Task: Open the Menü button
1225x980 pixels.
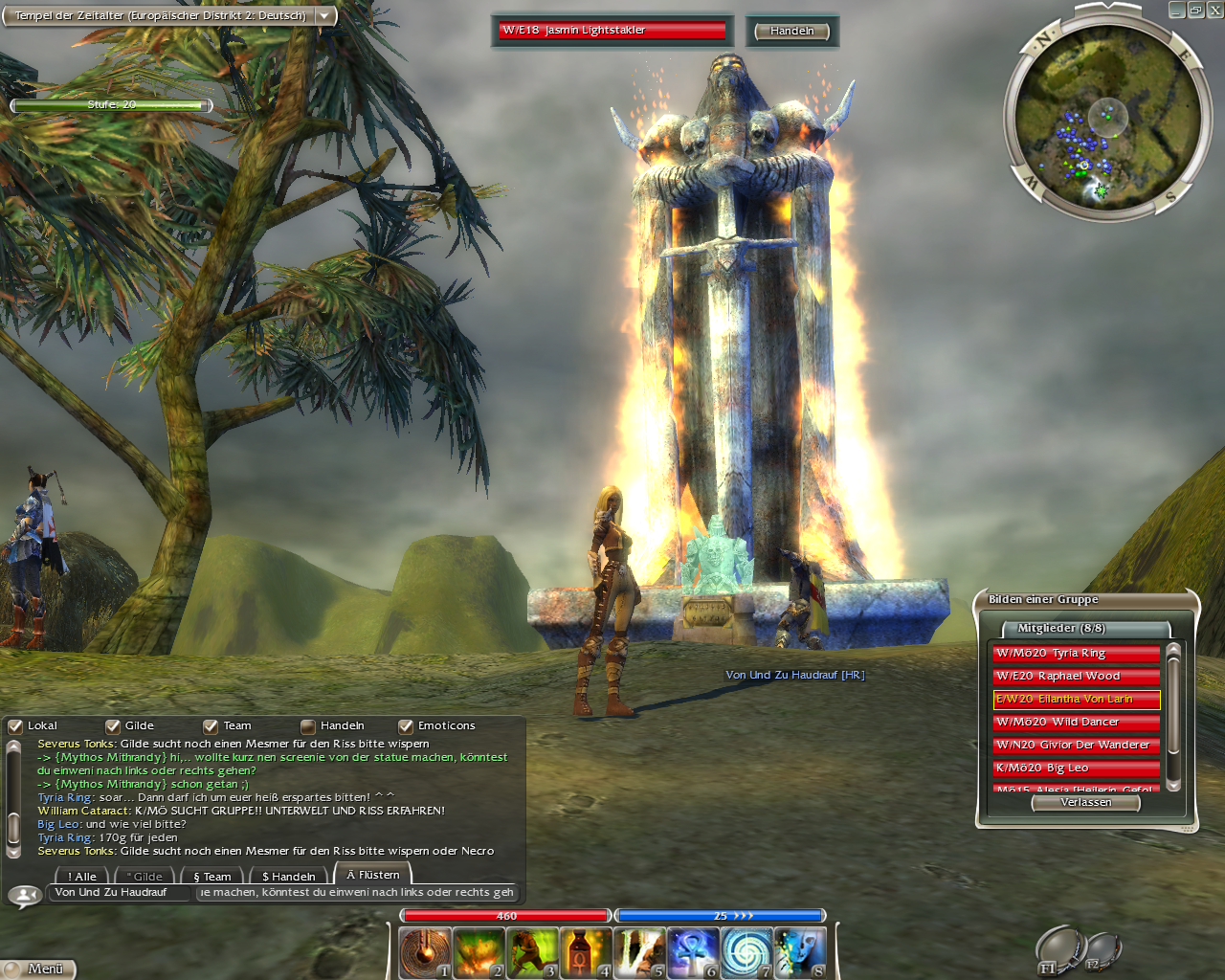Action: [38, 969]
